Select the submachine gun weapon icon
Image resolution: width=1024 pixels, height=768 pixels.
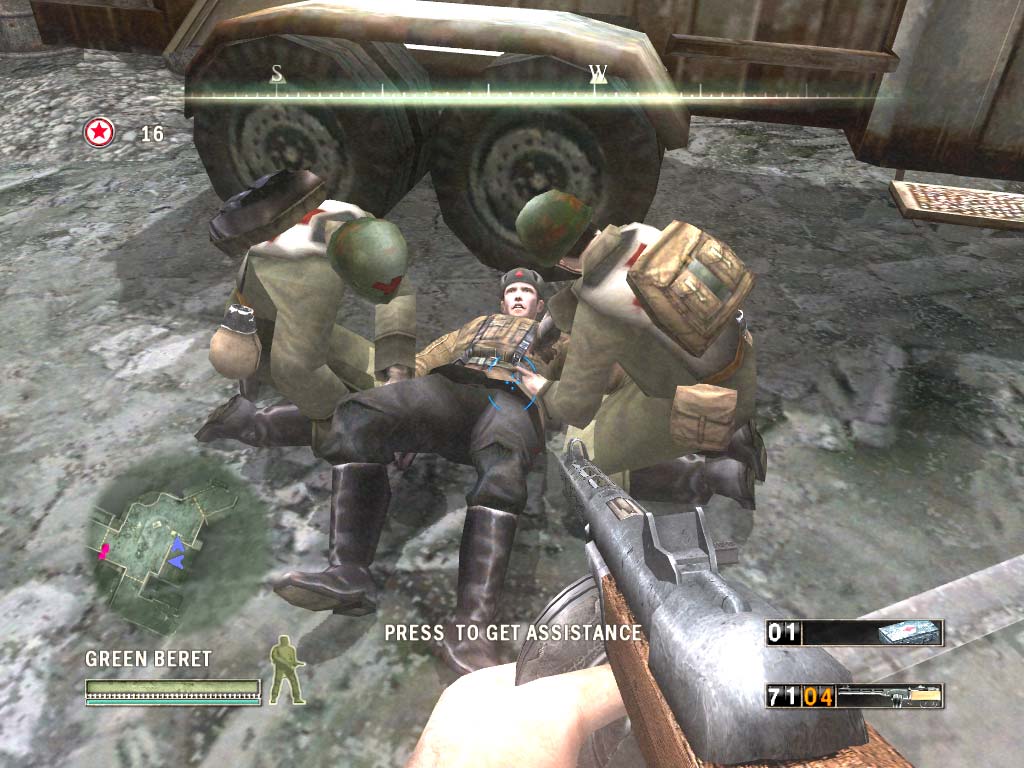coord(890,695)
